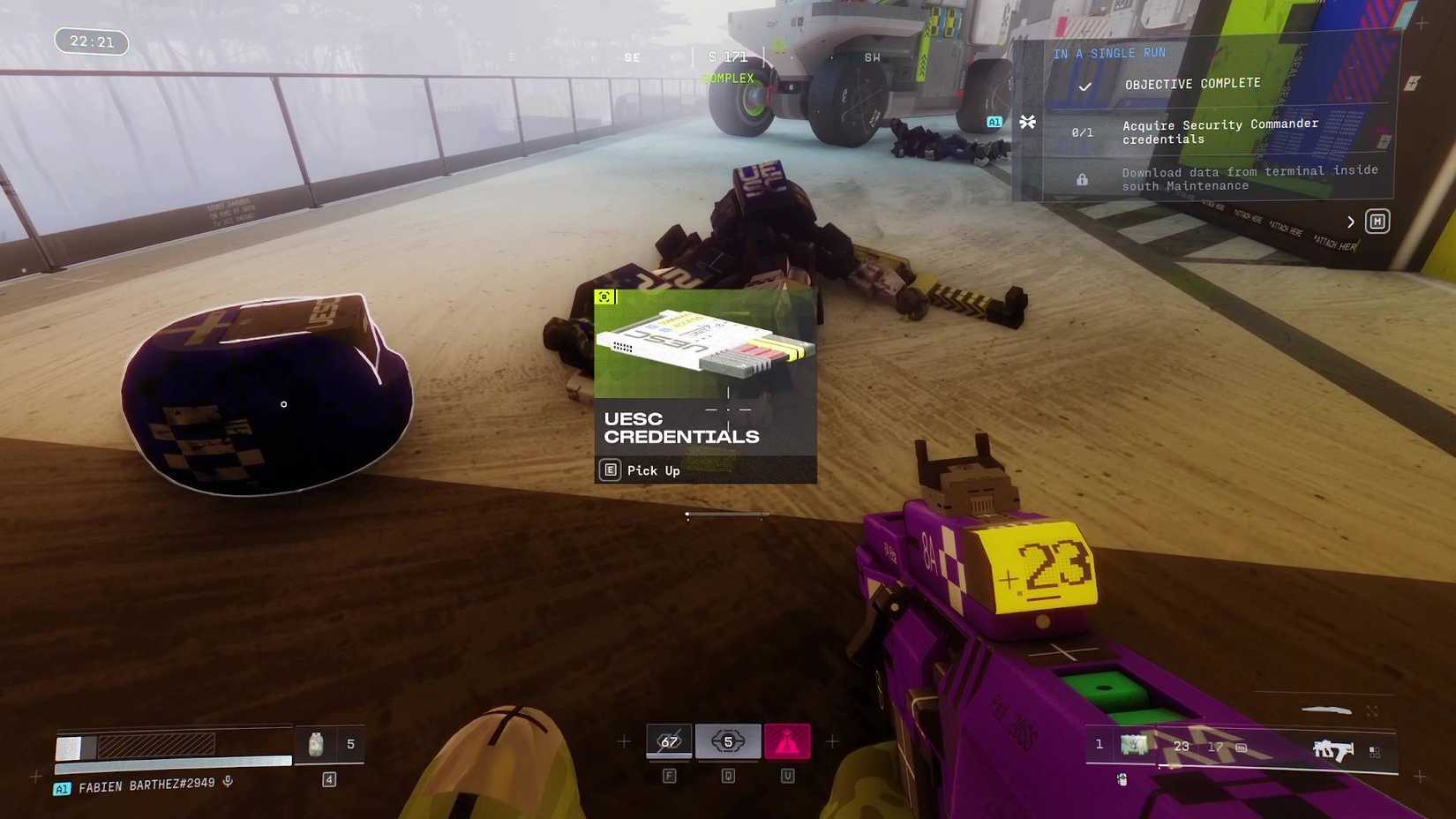The image size is (1456, 819).
Task: Click the COMPLEX location marker on the compass
Action: tap(728, 79)
